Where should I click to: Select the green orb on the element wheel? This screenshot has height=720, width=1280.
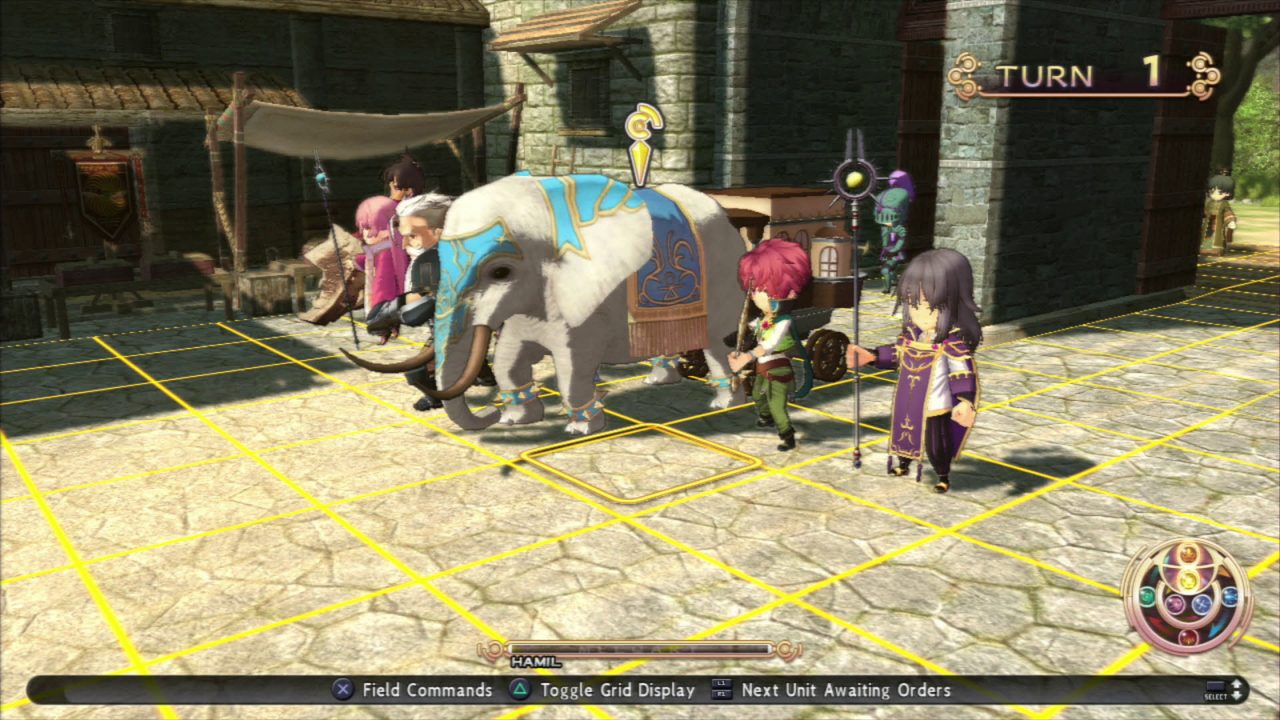pyautogui.click(x=1147, y=596)
